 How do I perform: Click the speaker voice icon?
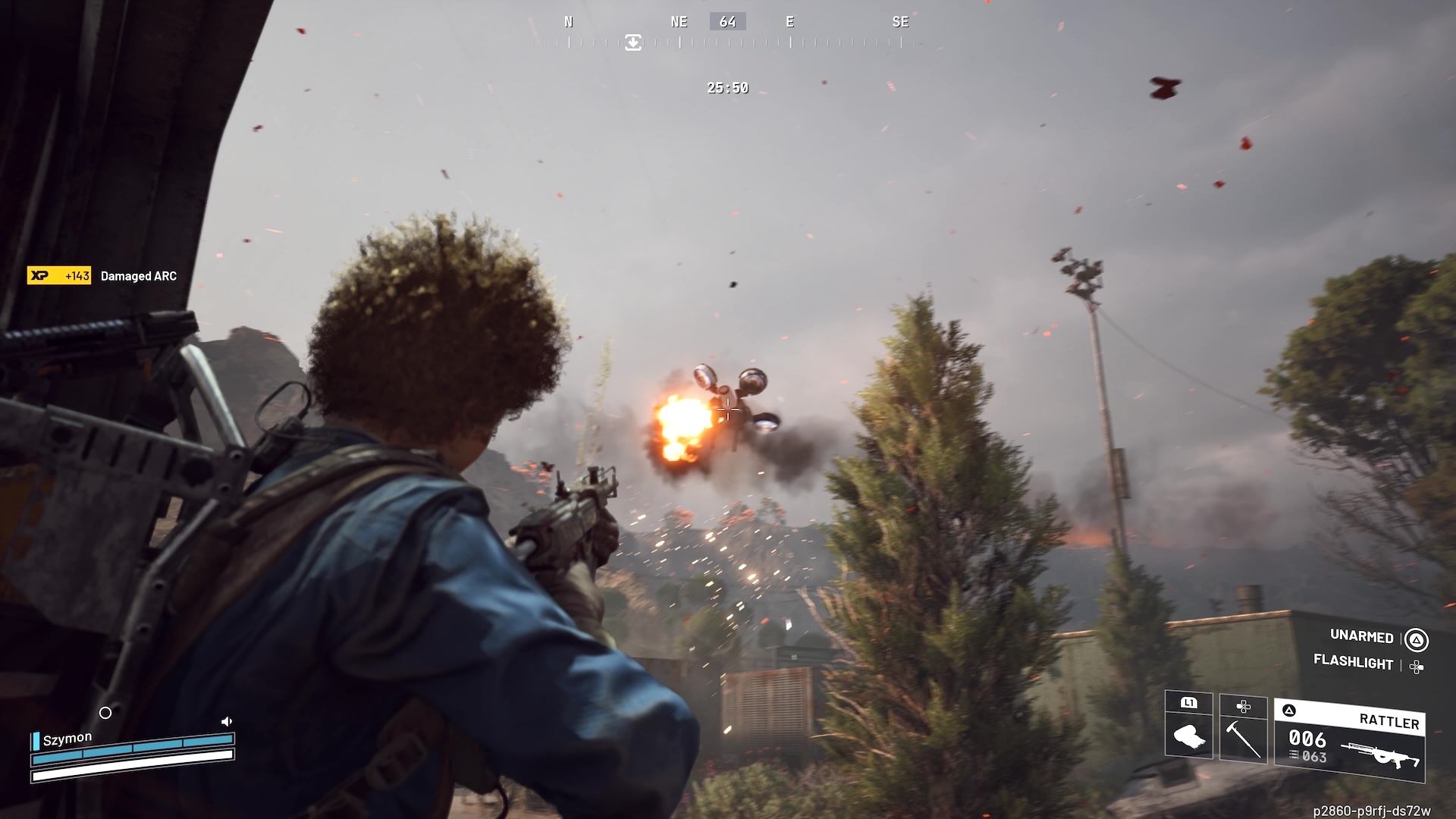pos(226,721)
